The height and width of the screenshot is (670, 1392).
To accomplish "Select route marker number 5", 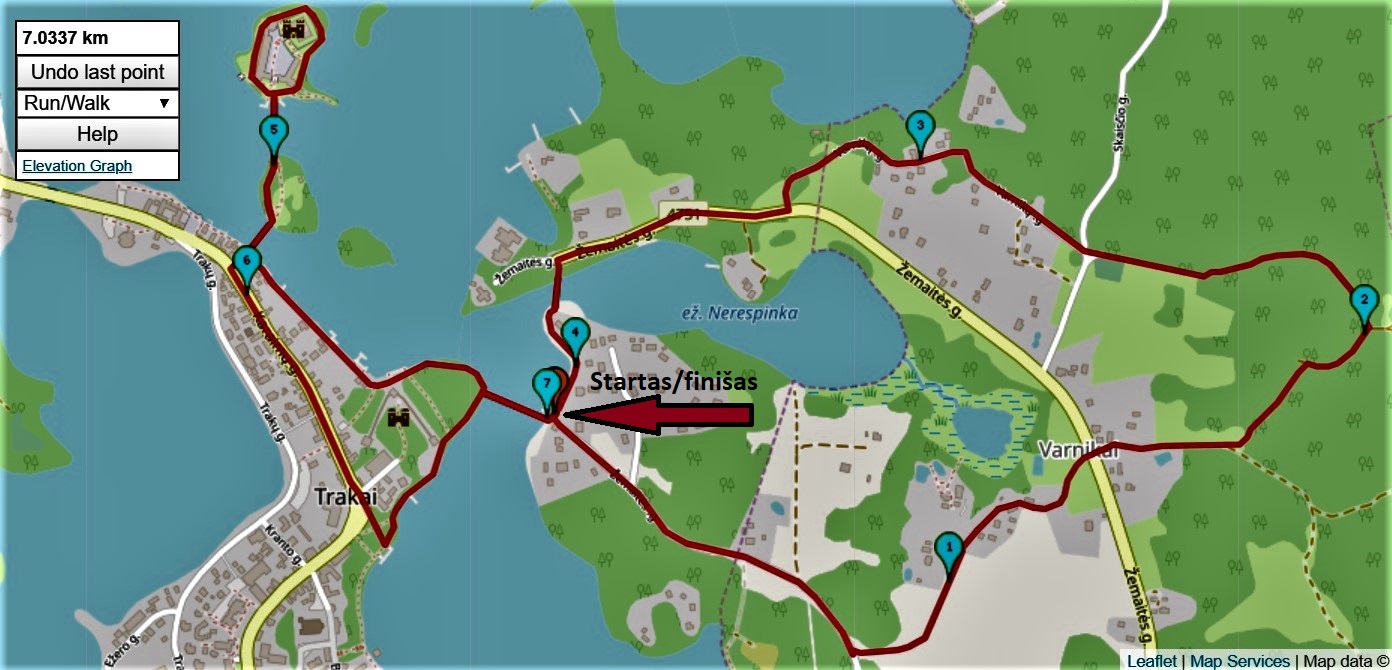I will (273, 131).
